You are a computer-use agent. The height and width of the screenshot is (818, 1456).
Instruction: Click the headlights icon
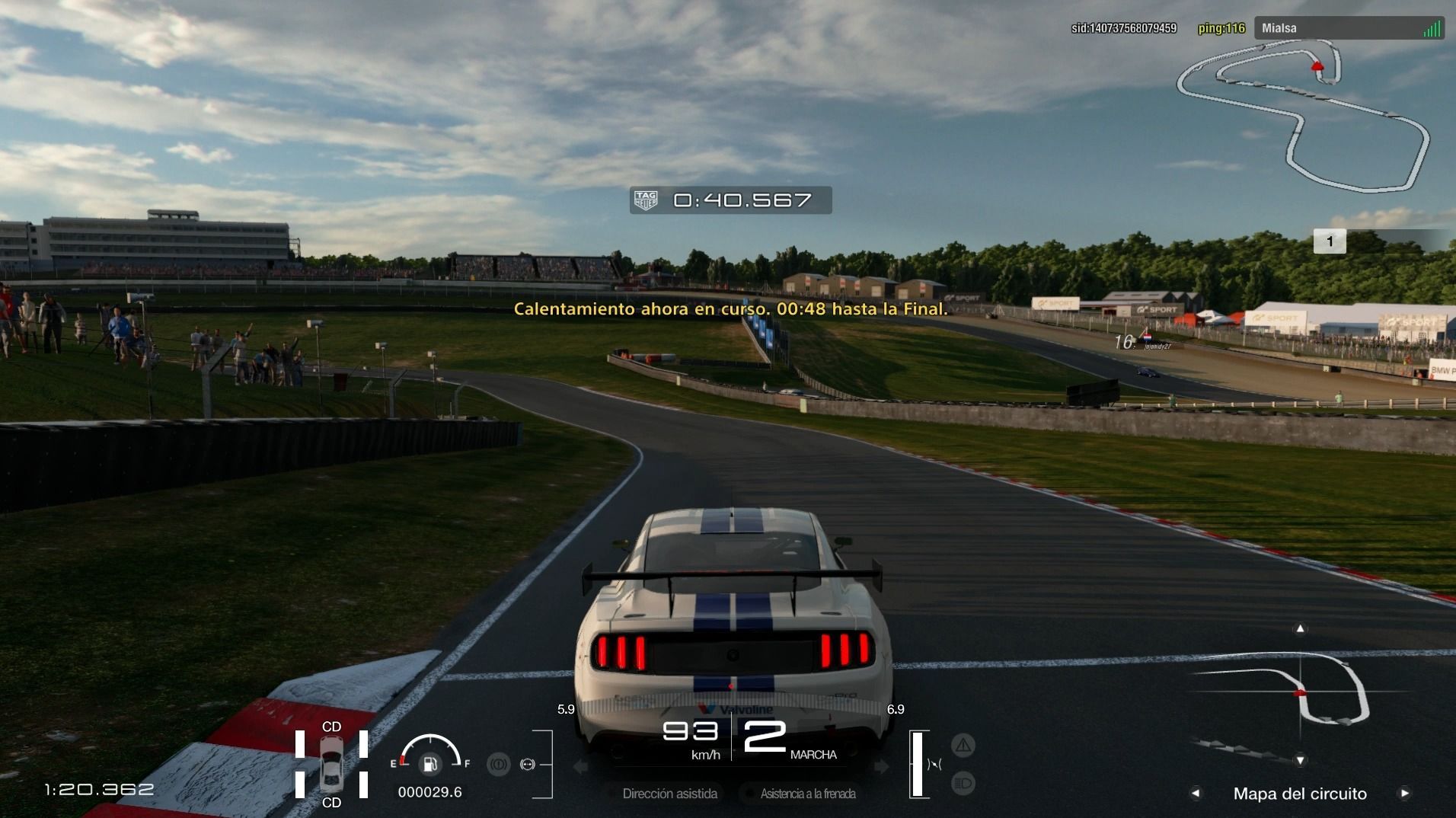click(x=963, y=783)
